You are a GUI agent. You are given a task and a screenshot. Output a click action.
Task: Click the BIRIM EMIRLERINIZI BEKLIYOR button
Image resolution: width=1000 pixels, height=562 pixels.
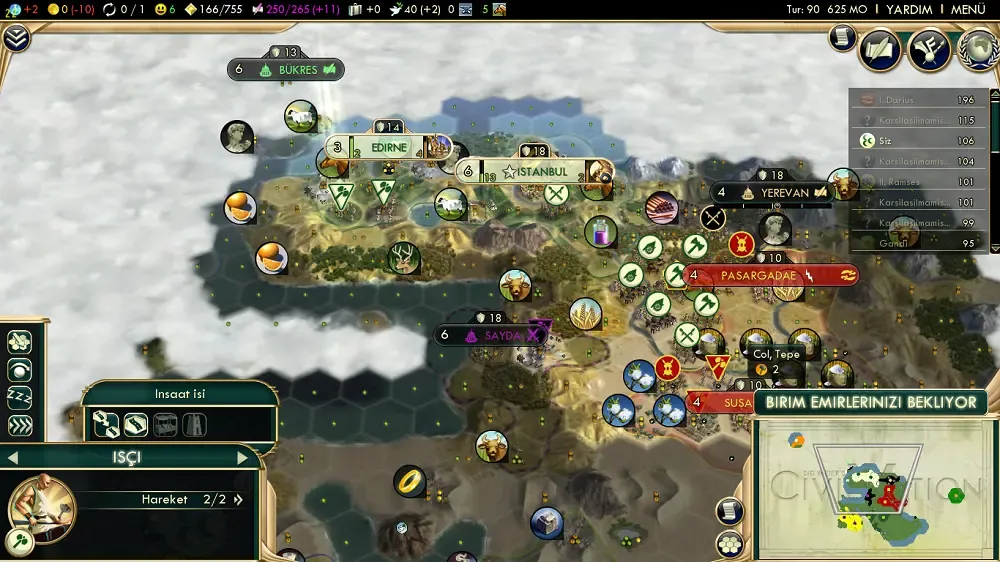pos(870,403)
